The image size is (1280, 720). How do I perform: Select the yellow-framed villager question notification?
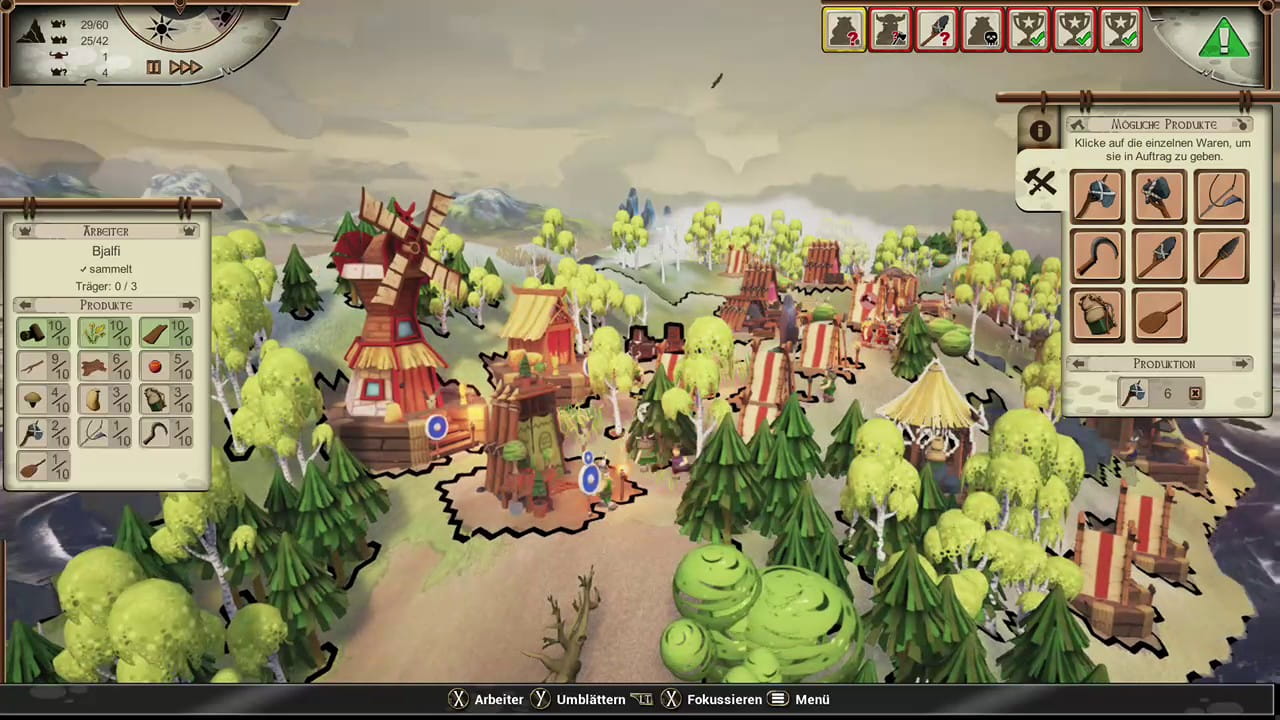844,30
